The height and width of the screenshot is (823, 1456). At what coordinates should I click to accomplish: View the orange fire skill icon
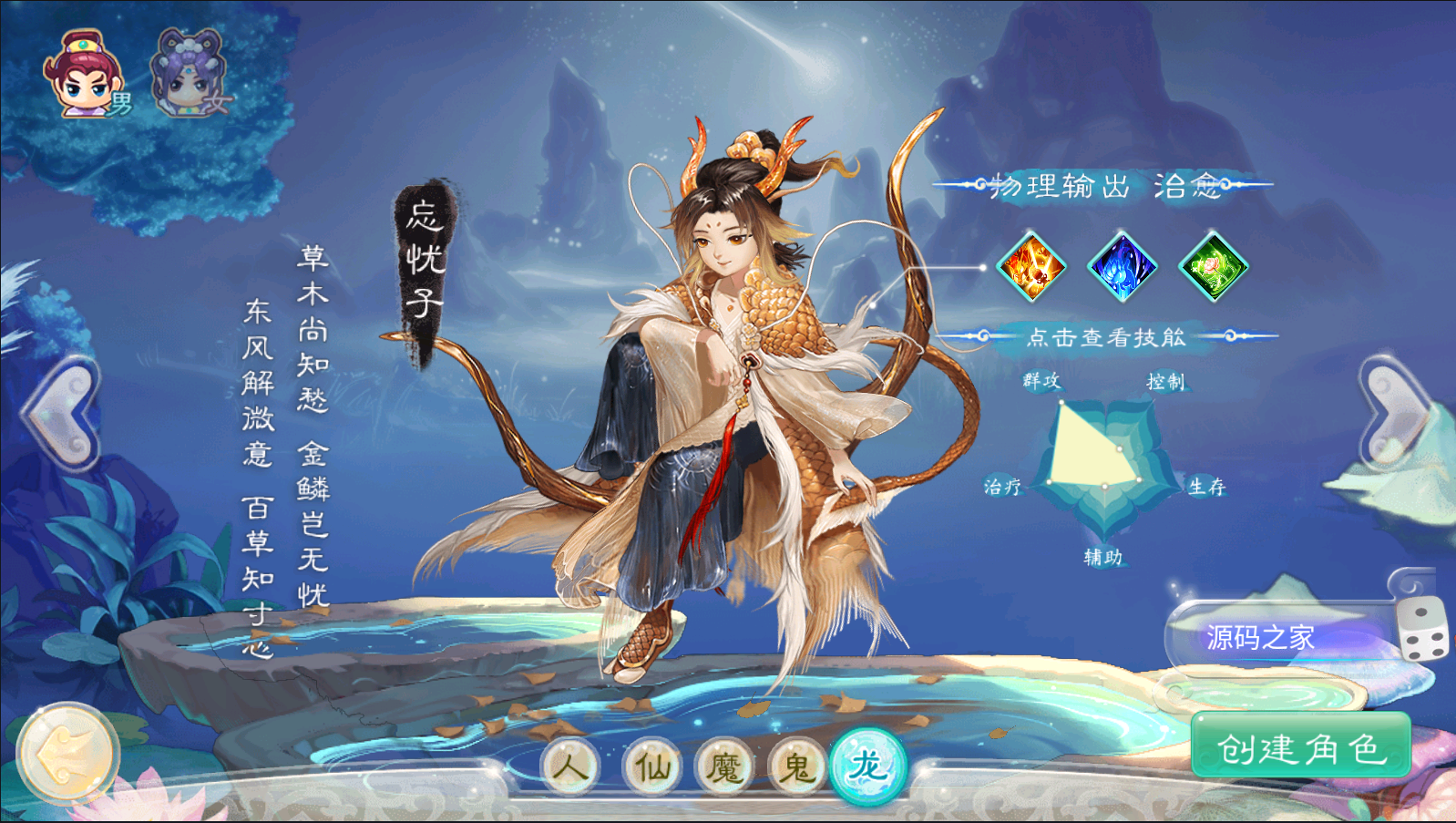pos(1031,266)
